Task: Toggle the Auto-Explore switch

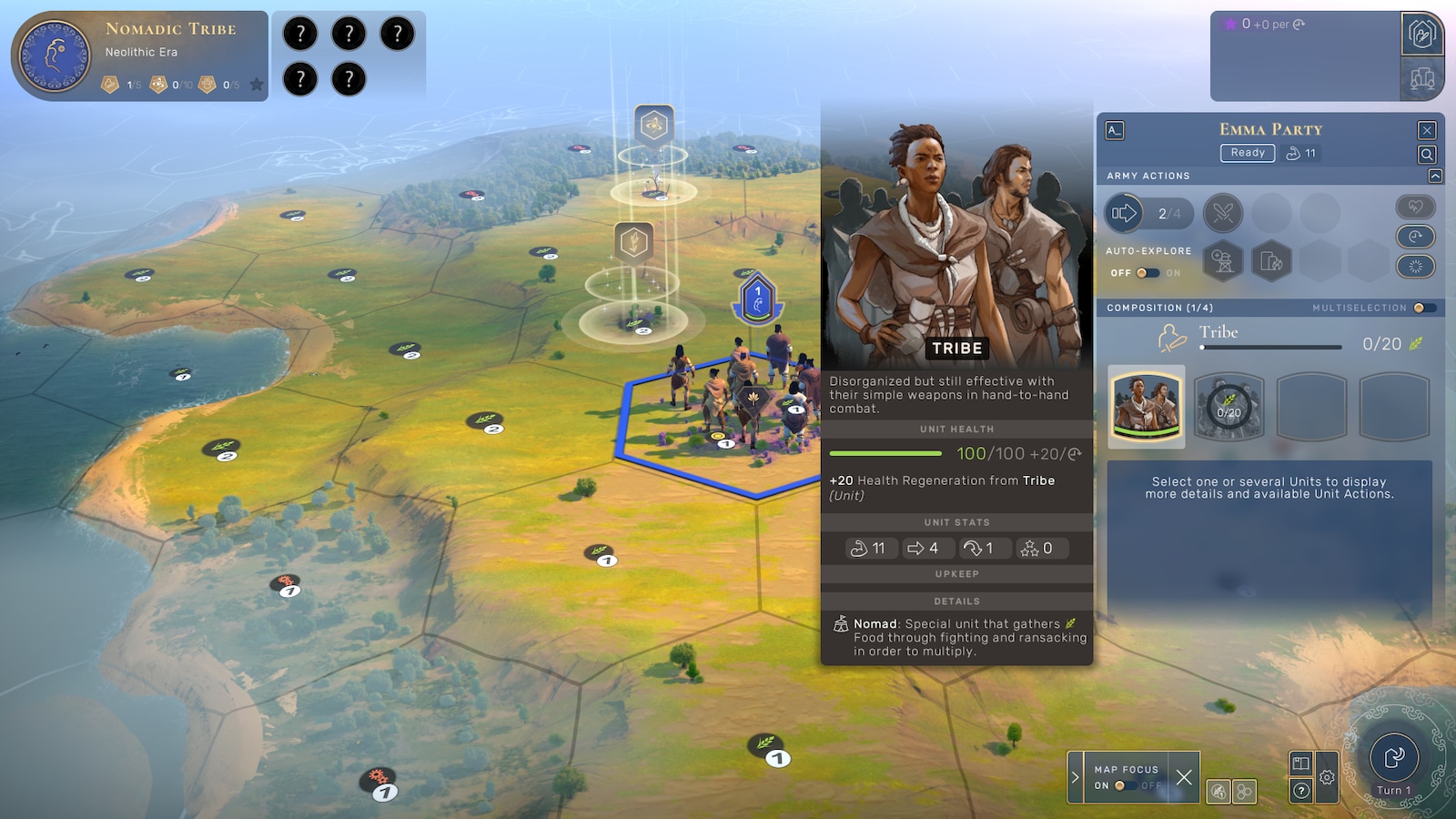Action: tap(1148, 273)
